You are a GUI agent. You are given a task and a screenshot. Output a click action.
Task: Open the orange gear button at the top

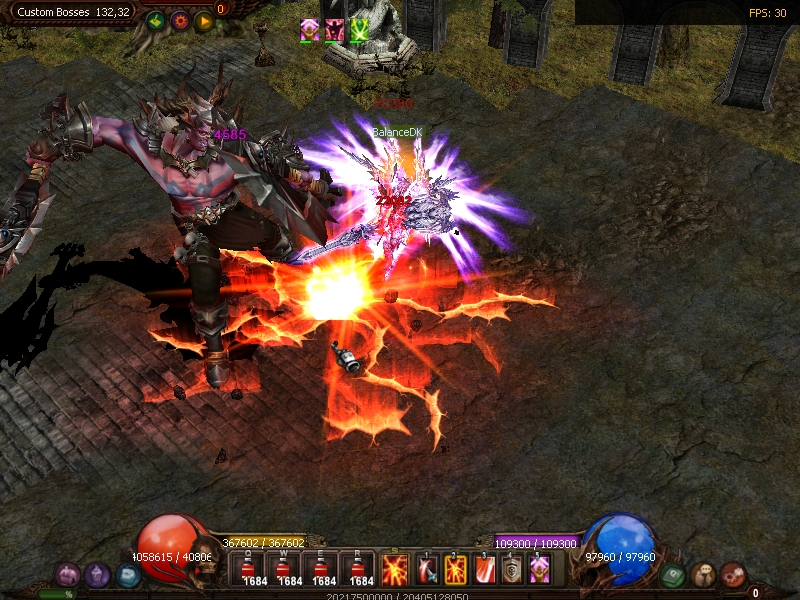coord(180,21)
